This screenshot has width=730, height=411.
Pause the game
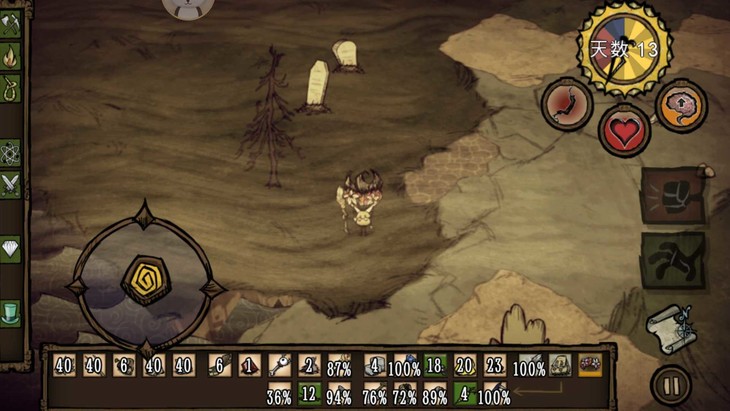668,384
